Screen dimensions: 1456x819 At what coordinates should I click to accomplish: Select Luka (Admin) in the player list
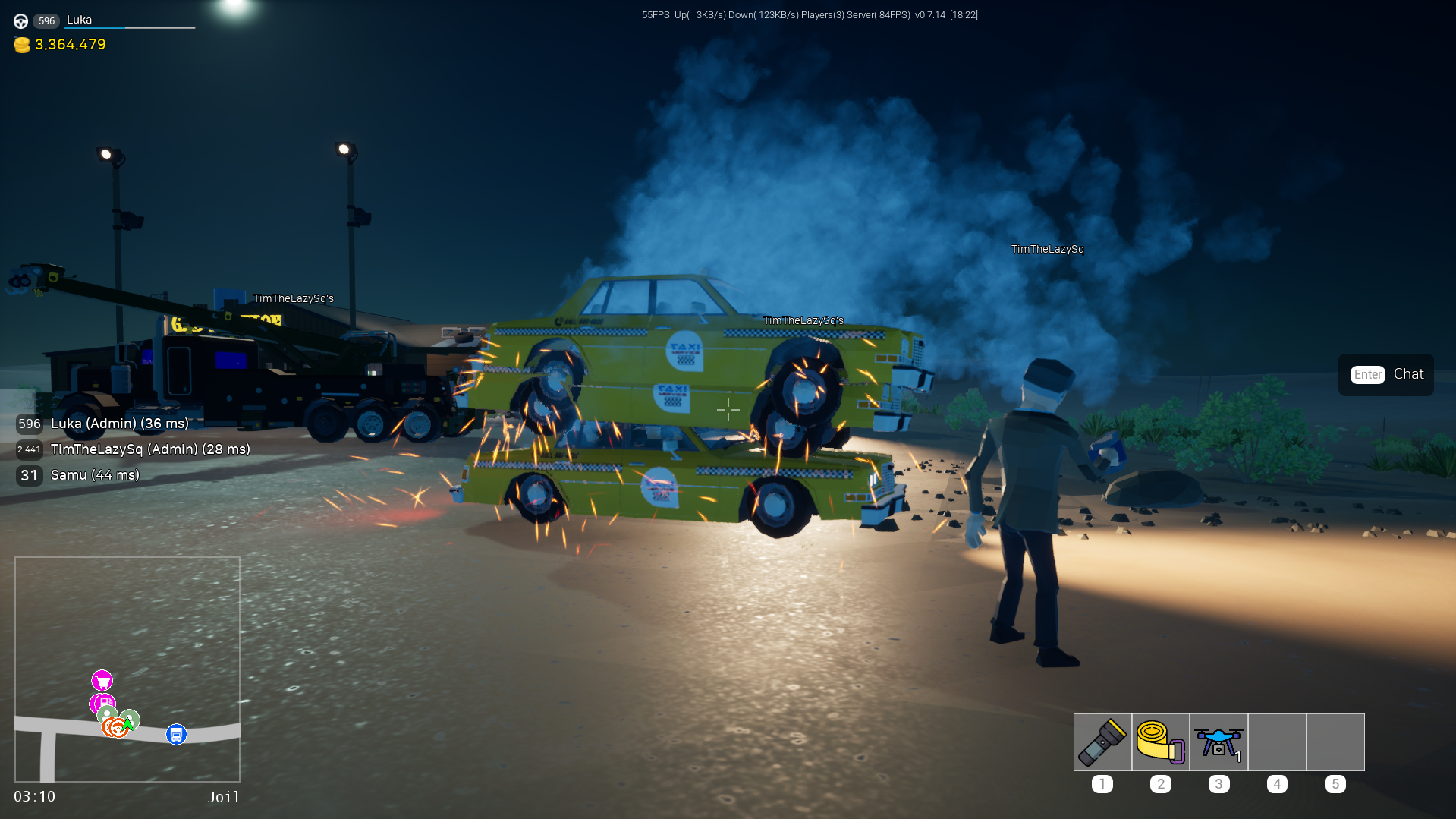pos(119,424)
